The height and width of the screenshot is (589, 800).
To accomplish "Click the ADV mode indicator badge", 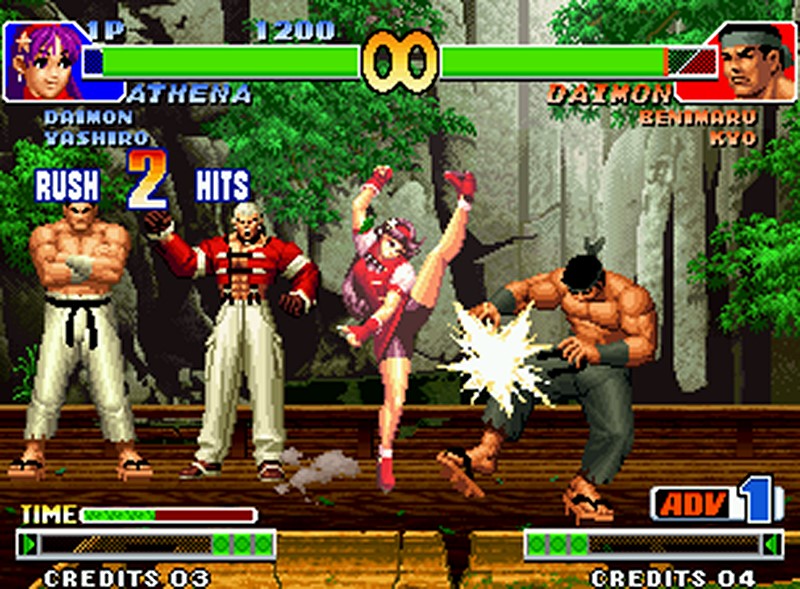I will pos(692,503).
